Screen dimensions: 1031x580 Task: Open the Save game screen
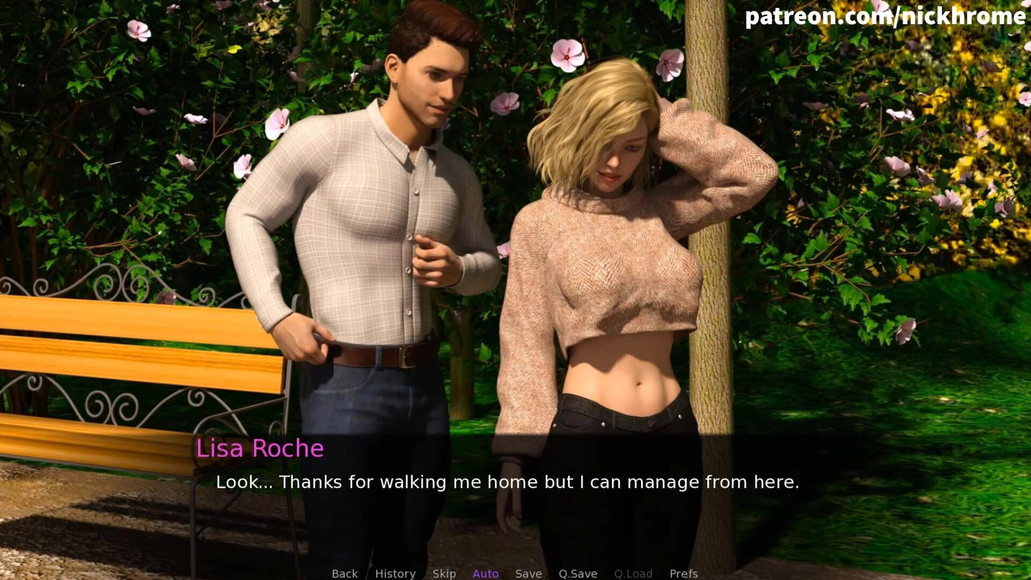528,573
